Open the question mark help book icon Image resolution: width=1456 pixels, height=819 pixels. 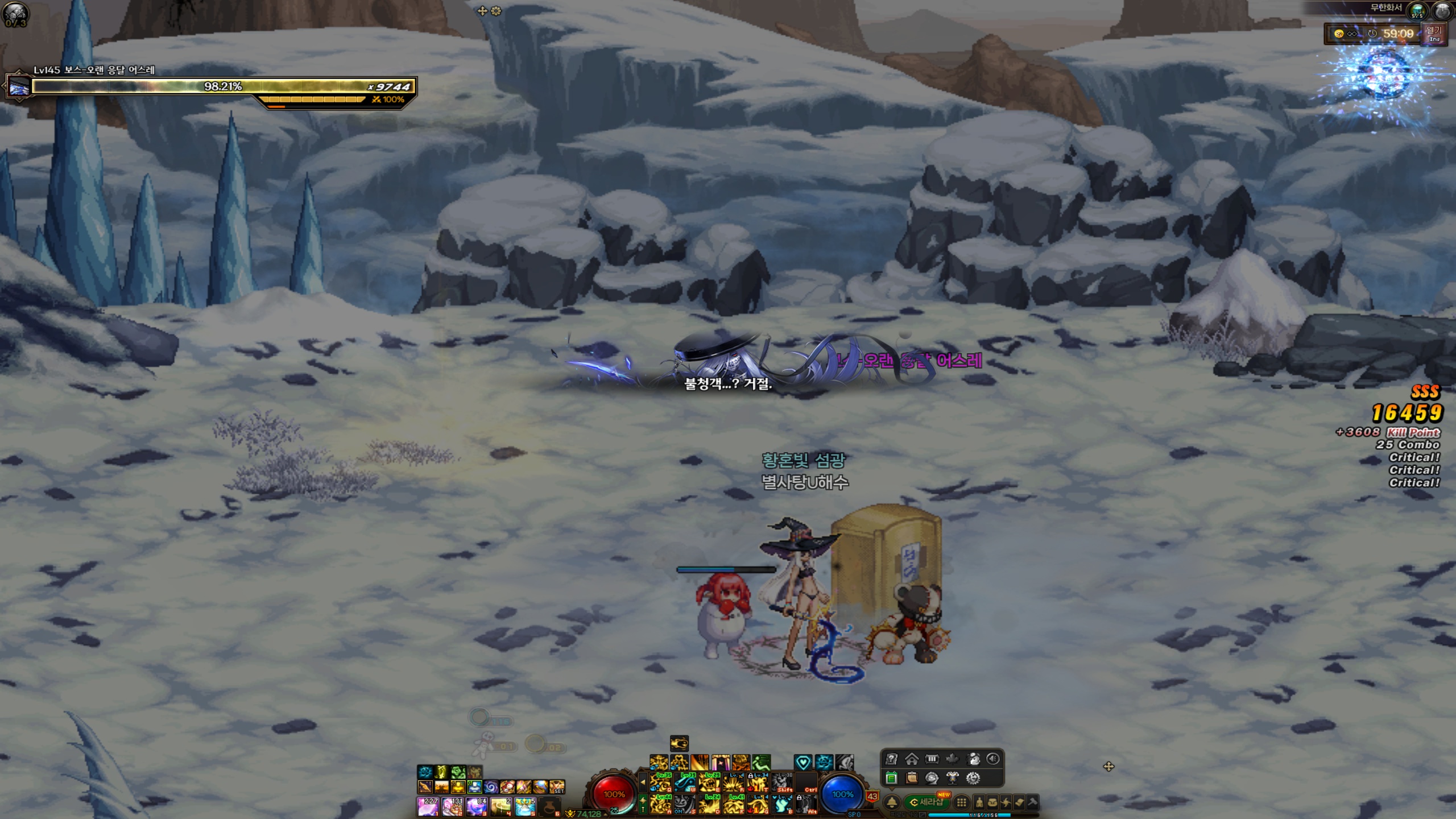[x=891, y=759]
